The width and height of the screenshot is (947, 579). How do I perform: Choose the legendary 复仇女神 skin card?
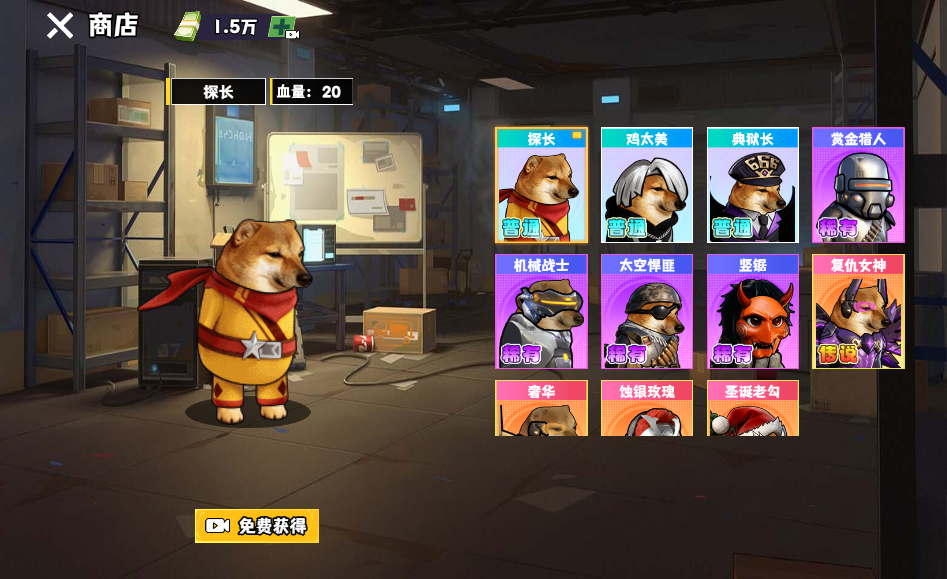(x=858, y=312)
